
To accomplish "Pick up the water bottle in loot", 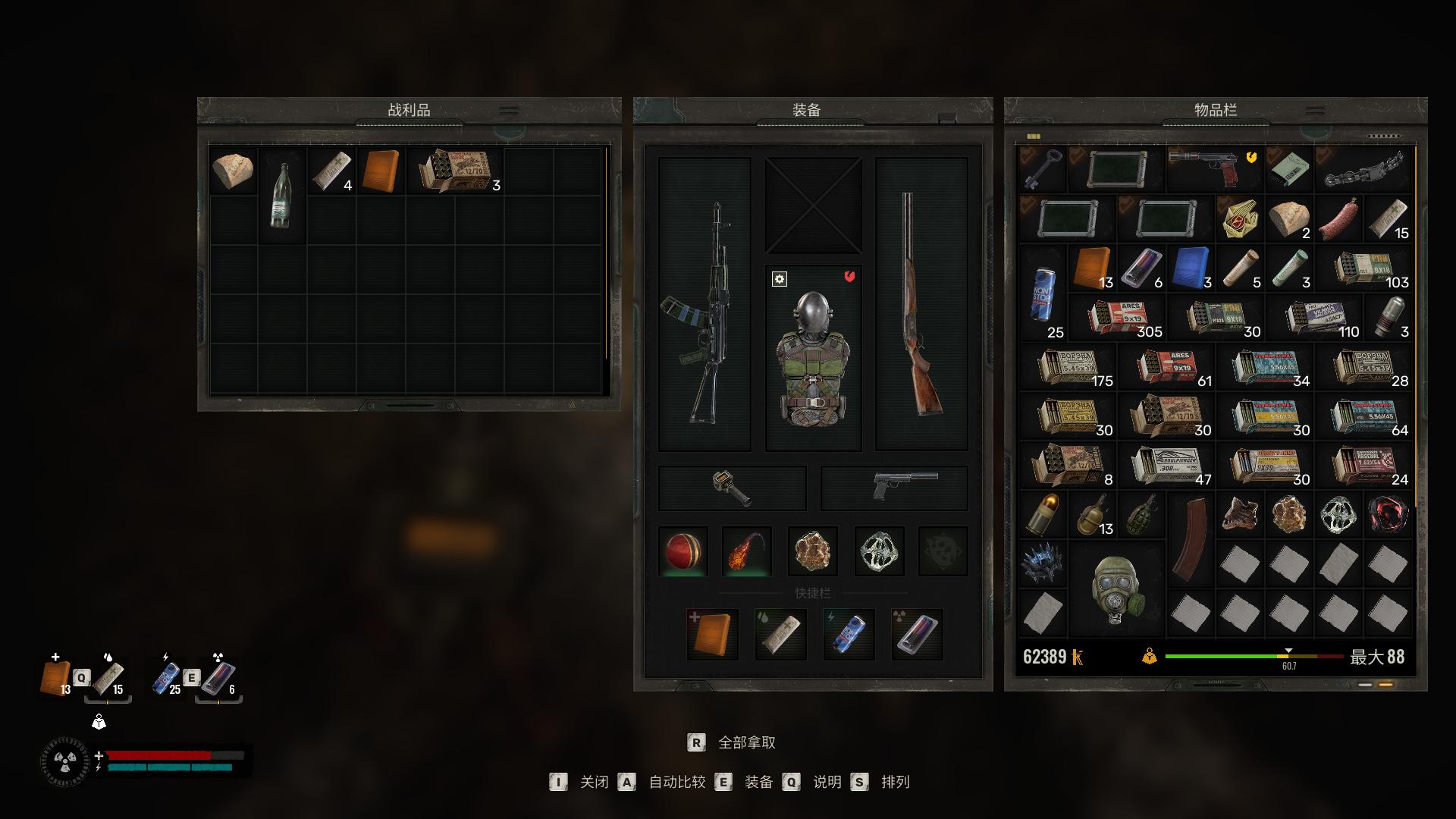I will (x=281, y=196).
